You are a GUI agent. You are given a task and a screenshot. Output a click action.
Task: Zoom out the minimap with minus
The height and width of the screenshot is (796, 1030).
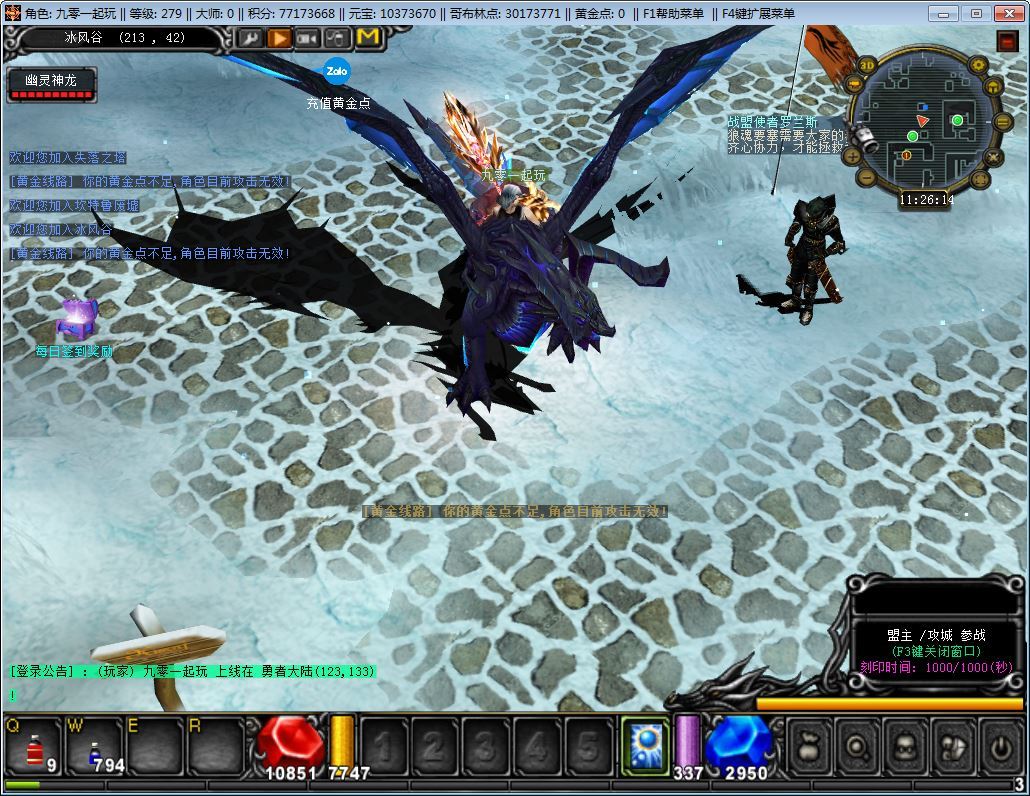coord(866,179)
